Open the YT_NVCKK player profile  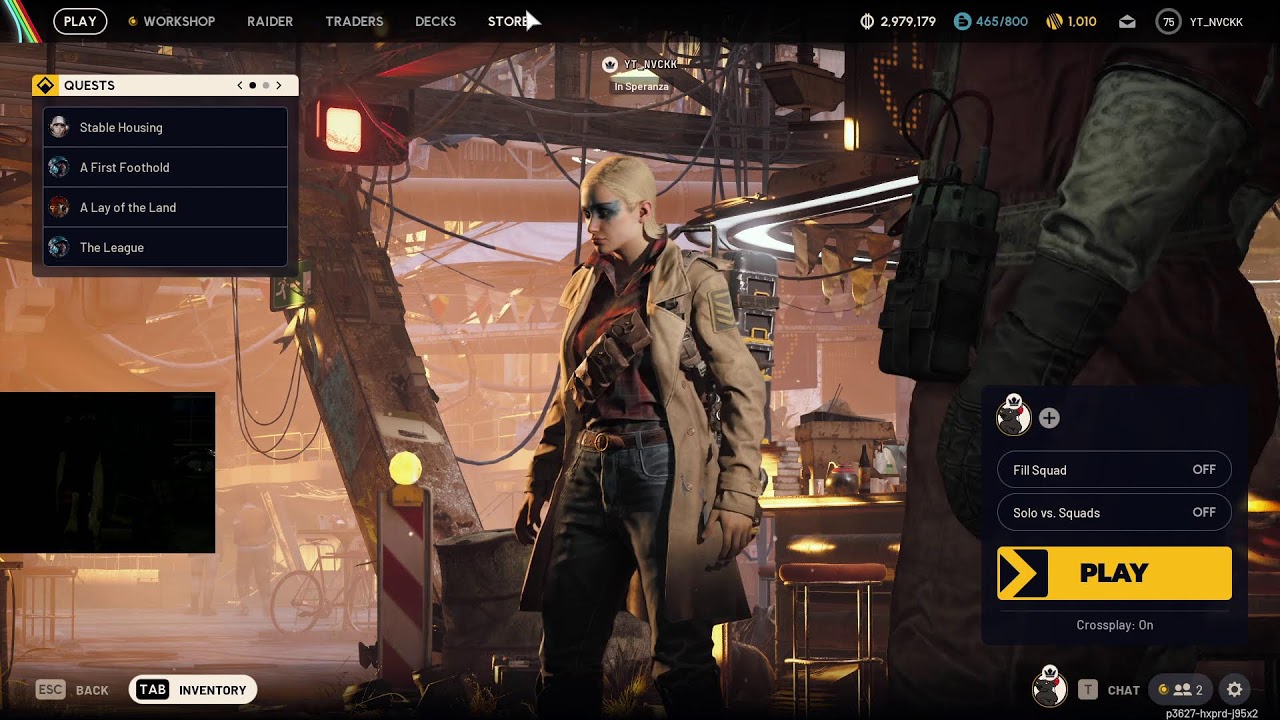(x=1200, y=22)
